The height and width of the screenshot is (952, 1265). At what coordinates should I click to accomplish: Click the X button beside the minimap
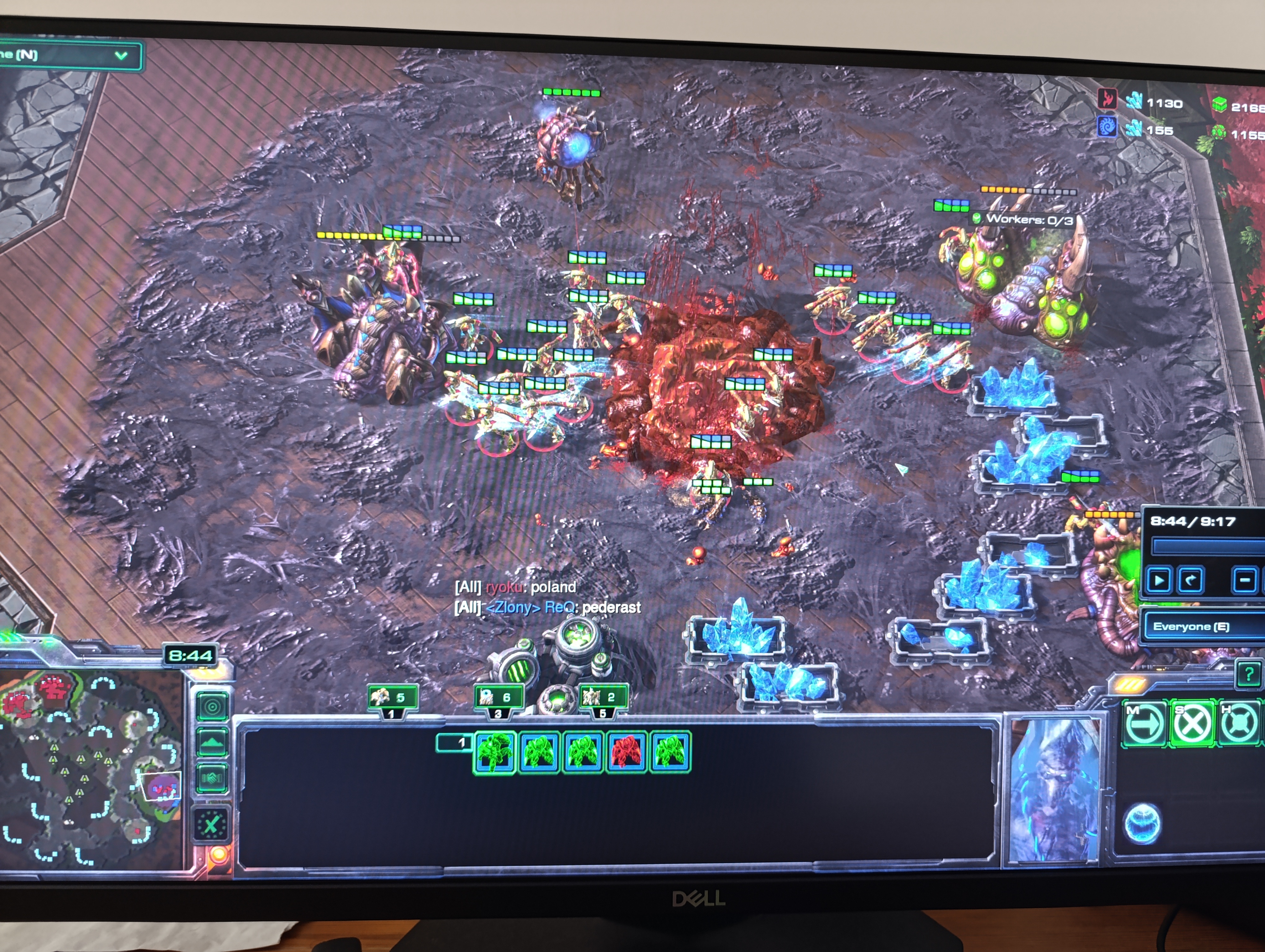(211, 825)
